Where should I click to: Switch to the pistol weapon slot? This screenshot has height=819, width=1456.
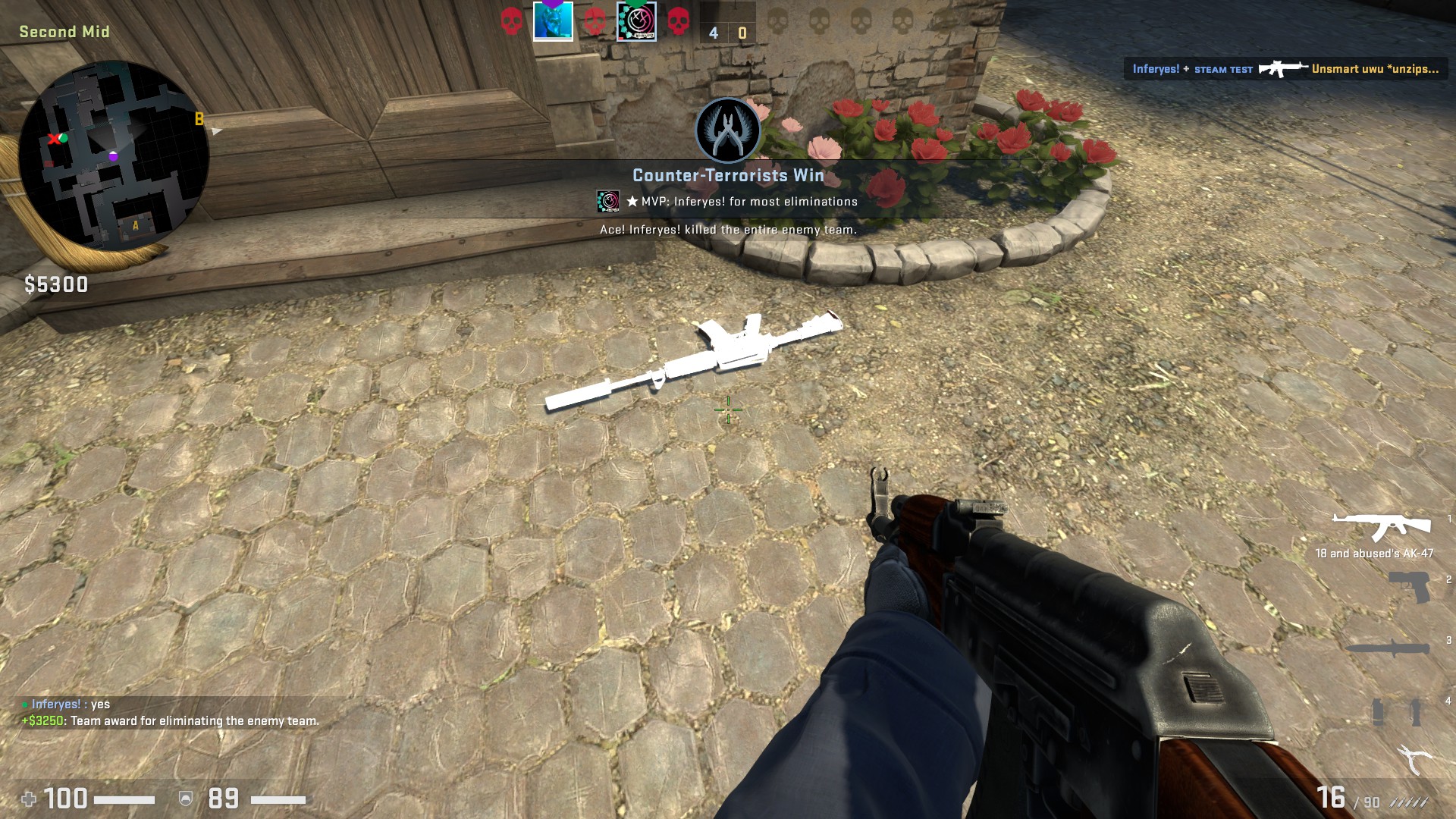1409,587
